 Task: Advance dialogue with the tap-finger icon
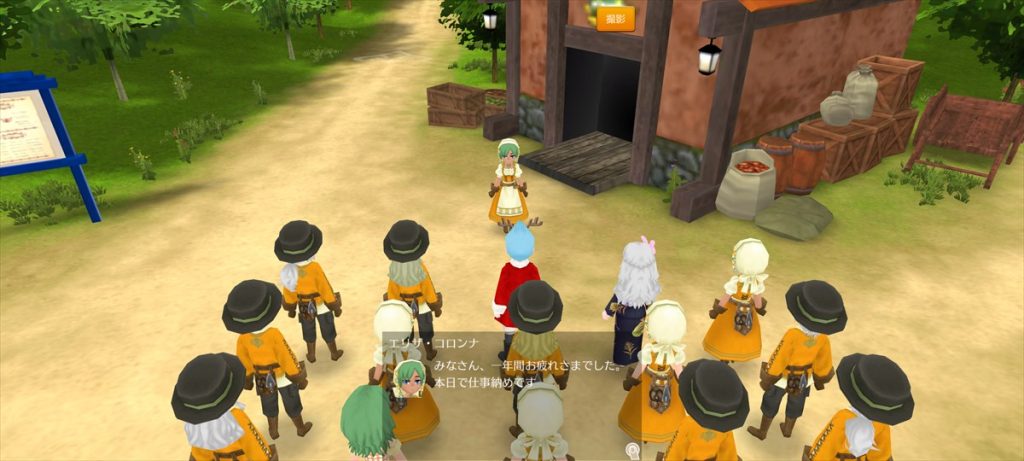(632, 451)
